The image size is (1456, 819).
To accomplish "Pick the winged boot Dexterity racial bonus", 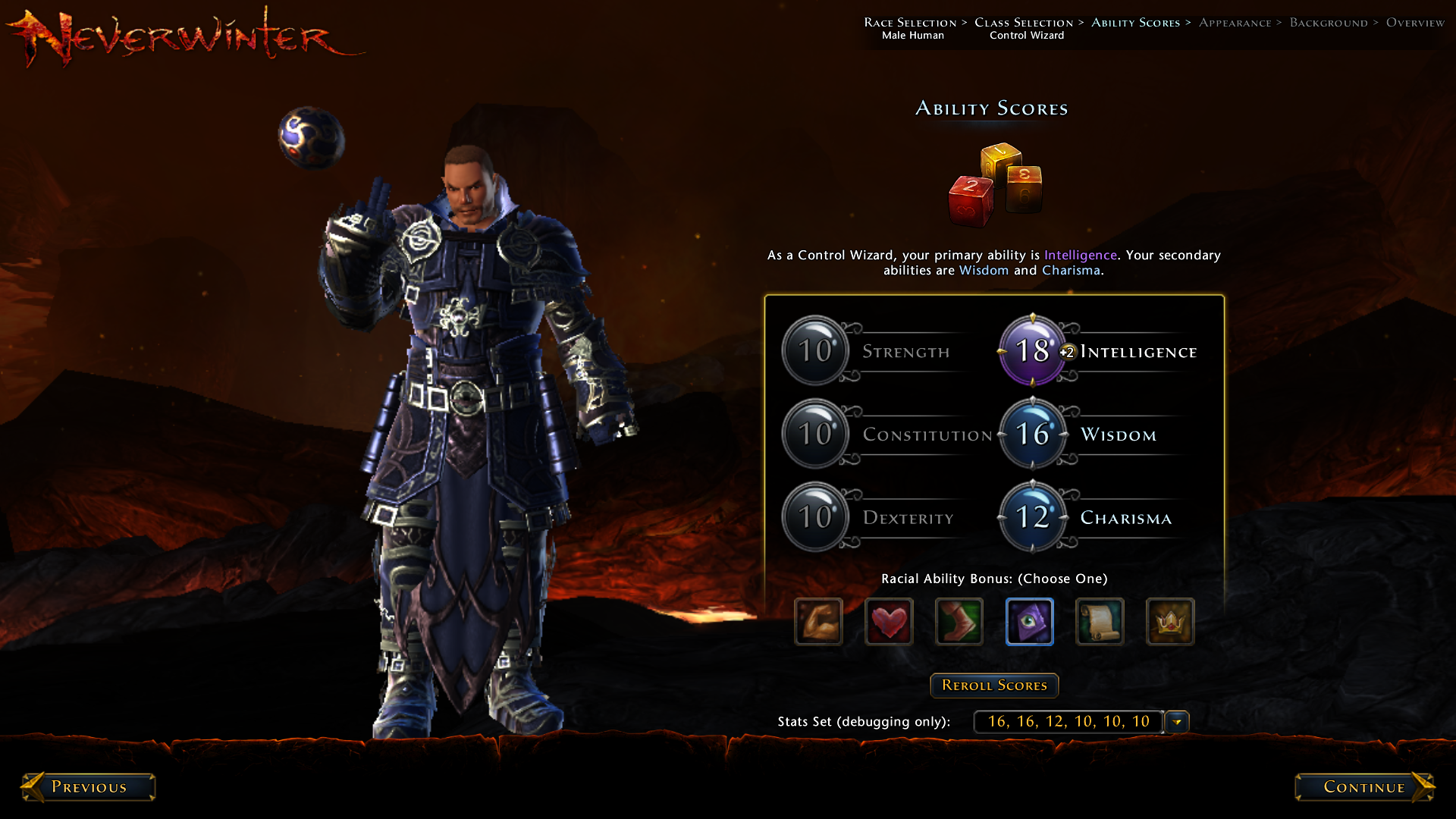I will click(959, 622).
